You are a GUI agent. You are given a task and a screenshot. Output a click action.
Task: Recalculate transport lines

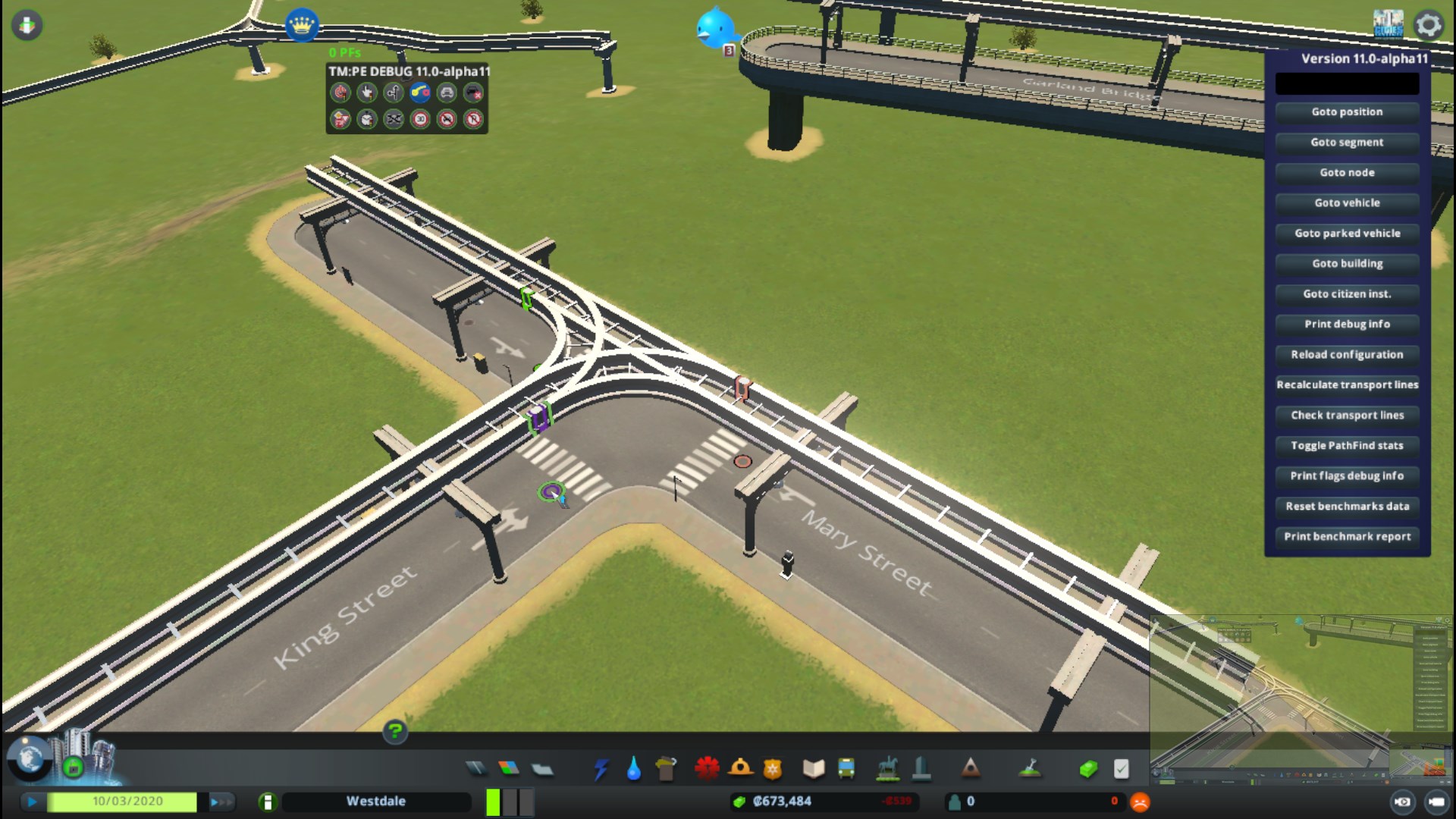pyautogui.click(x=1347, y=384)
